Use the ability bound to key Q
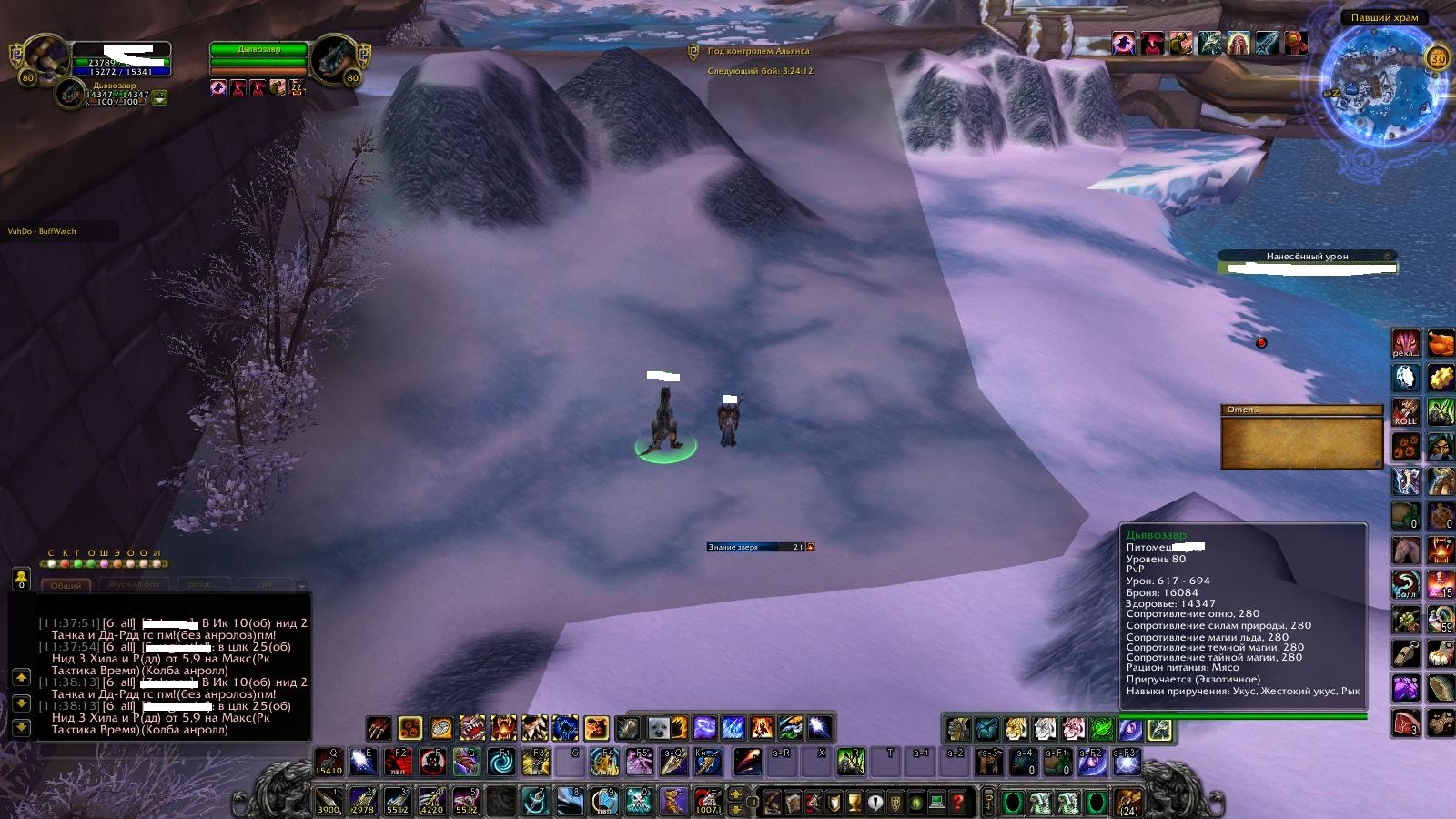 (329, 762)
